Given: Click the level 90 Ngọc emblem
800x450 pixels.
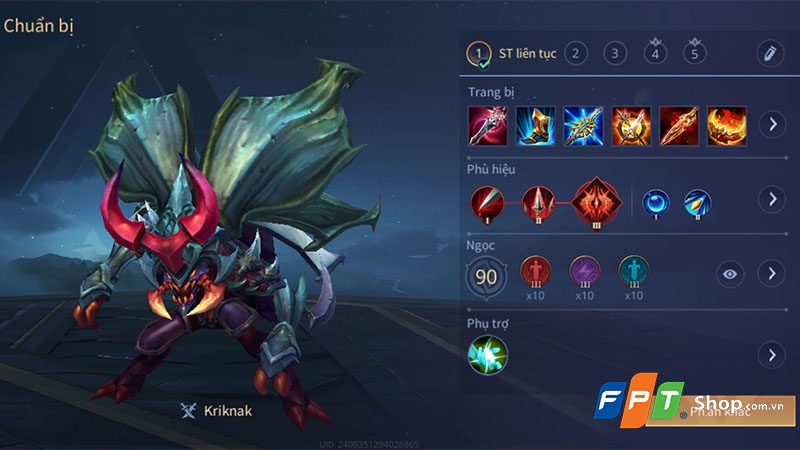Looking at the screenshot, I should [x=486, y=273].
